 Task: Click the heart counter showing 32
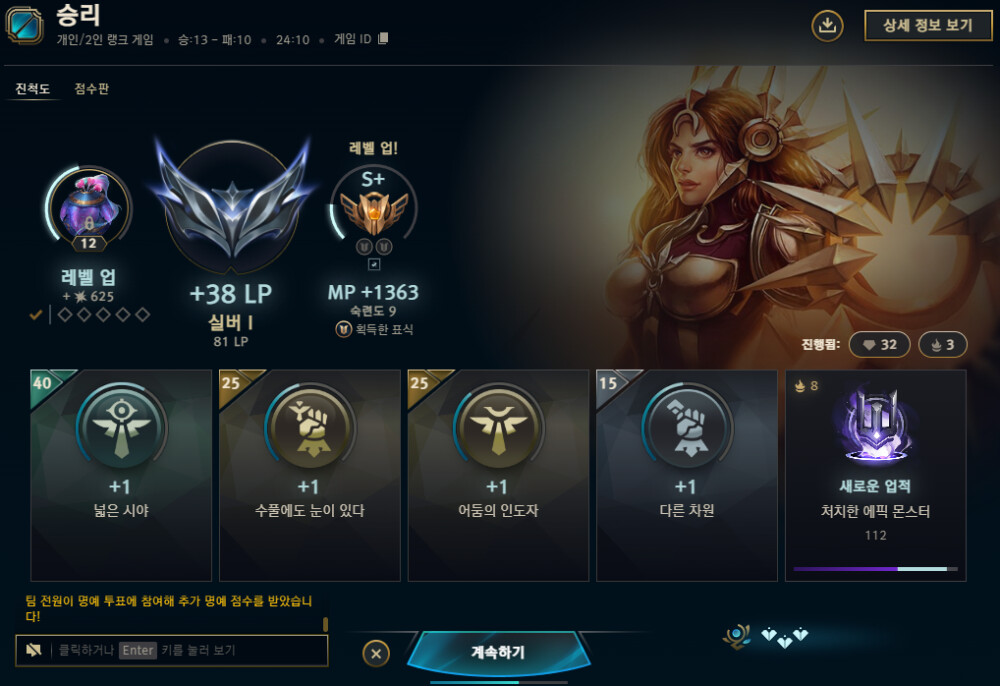point(880,345)
